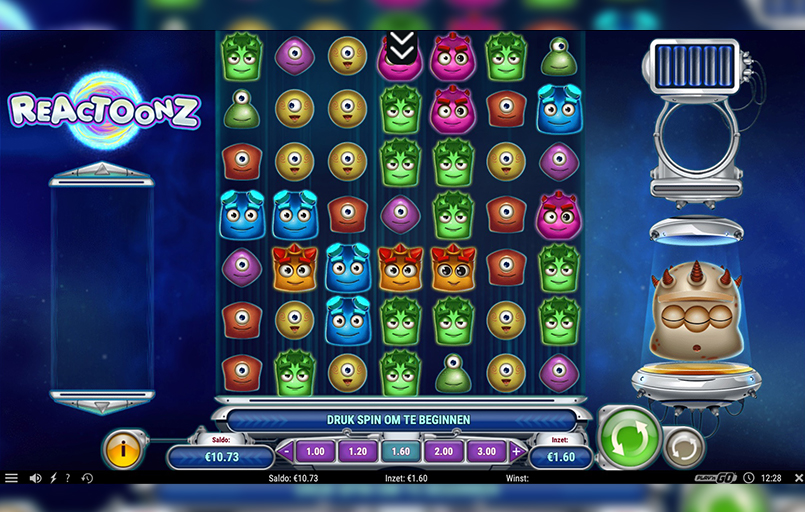Select the 1.60 bet amount
Viewport: 805px width, 512px height.
[401, 452]
